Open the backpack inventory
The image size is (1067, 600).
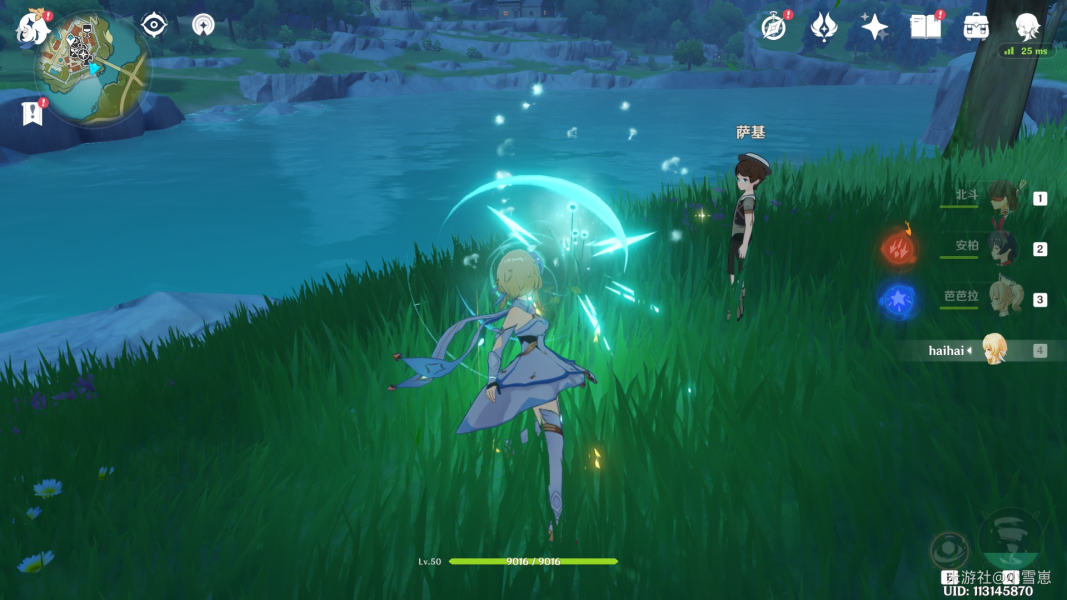976,27
